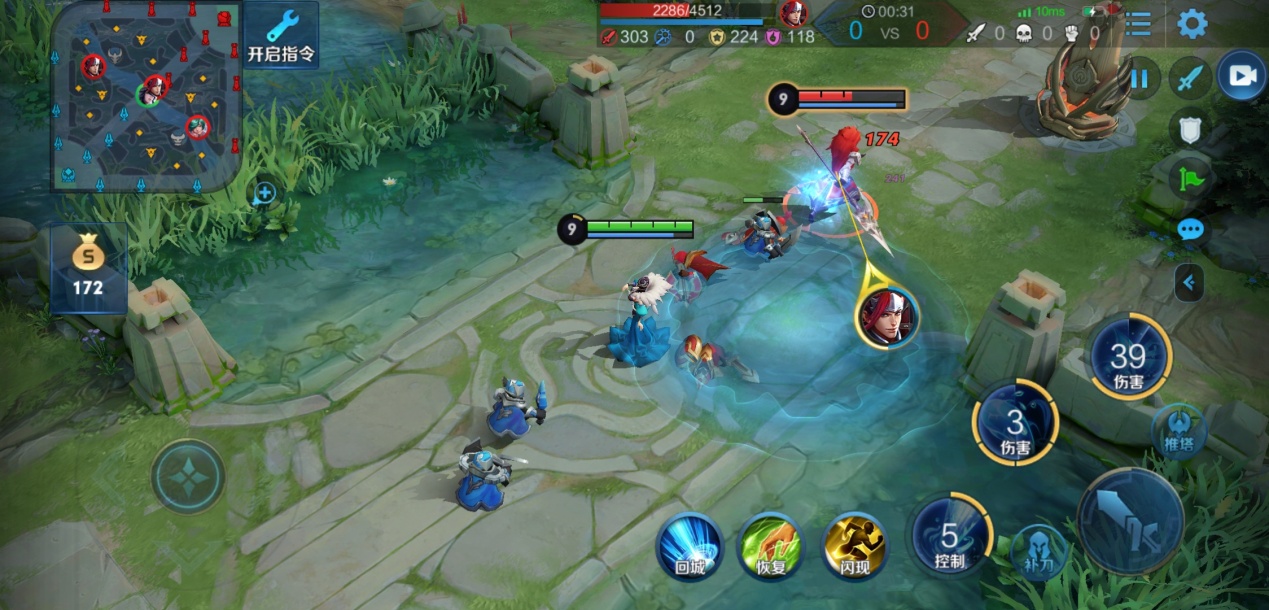The height and width of the screenshot is (610, 1269).
Task: Open the chat speech bubble
Action: [x=1190, y=230]
